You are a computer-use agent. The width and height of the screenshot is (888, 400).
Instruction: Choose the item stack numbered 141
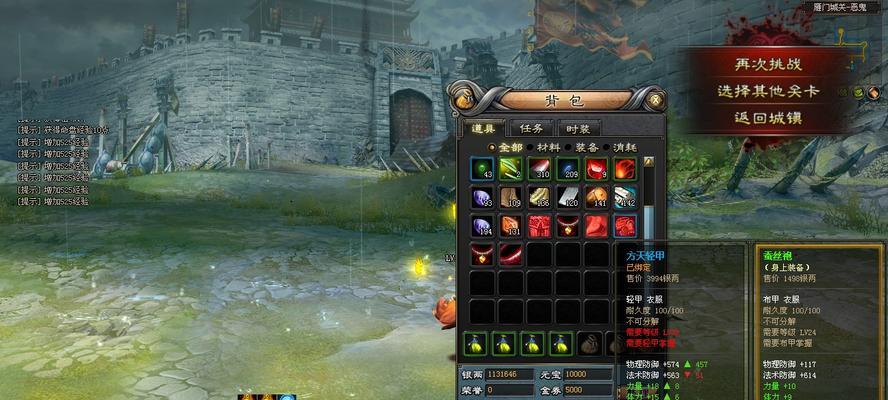(x=597, y=197)
